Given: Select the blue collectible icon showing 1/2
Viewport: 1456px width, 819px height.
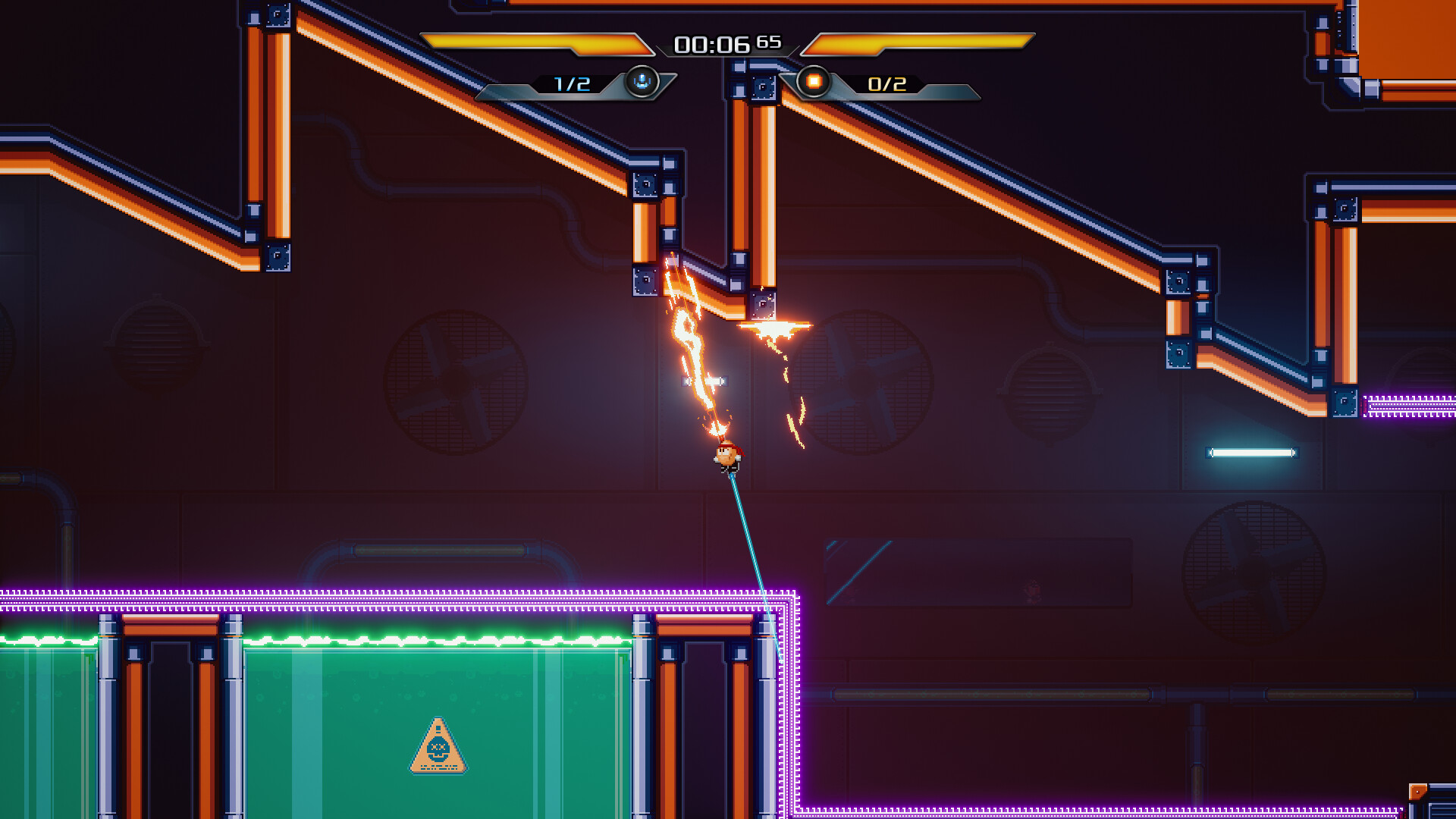Looking at the screenshot, I should (x=641, y=83).
